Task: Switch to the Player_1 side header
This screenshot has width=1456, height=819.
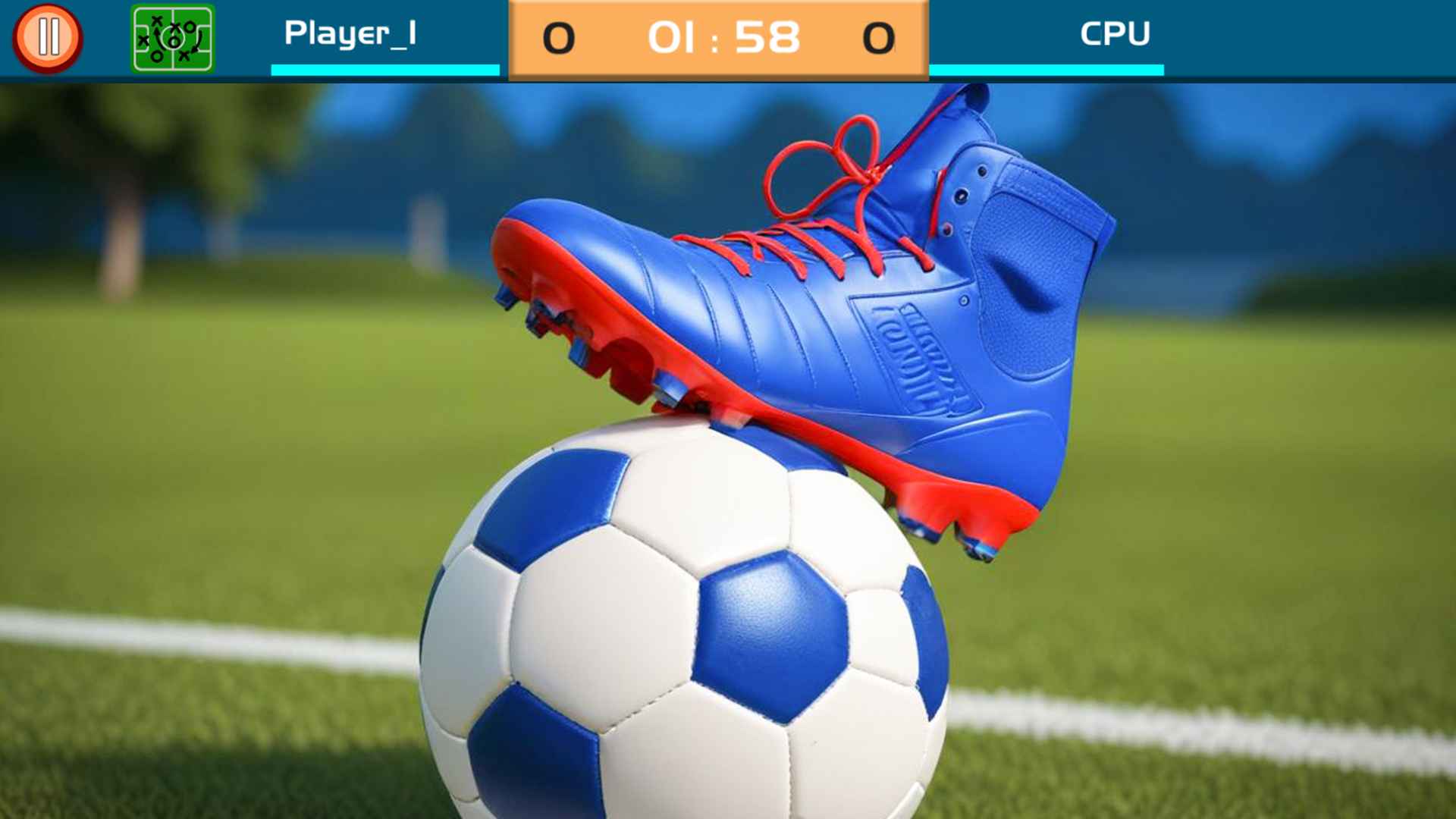Action: tap(351, 33)
